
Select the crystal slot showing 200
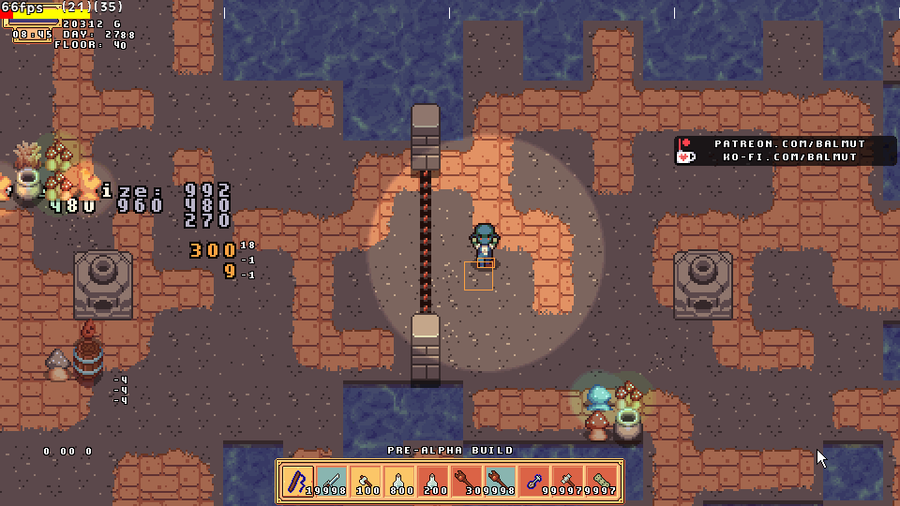point(434,481)
